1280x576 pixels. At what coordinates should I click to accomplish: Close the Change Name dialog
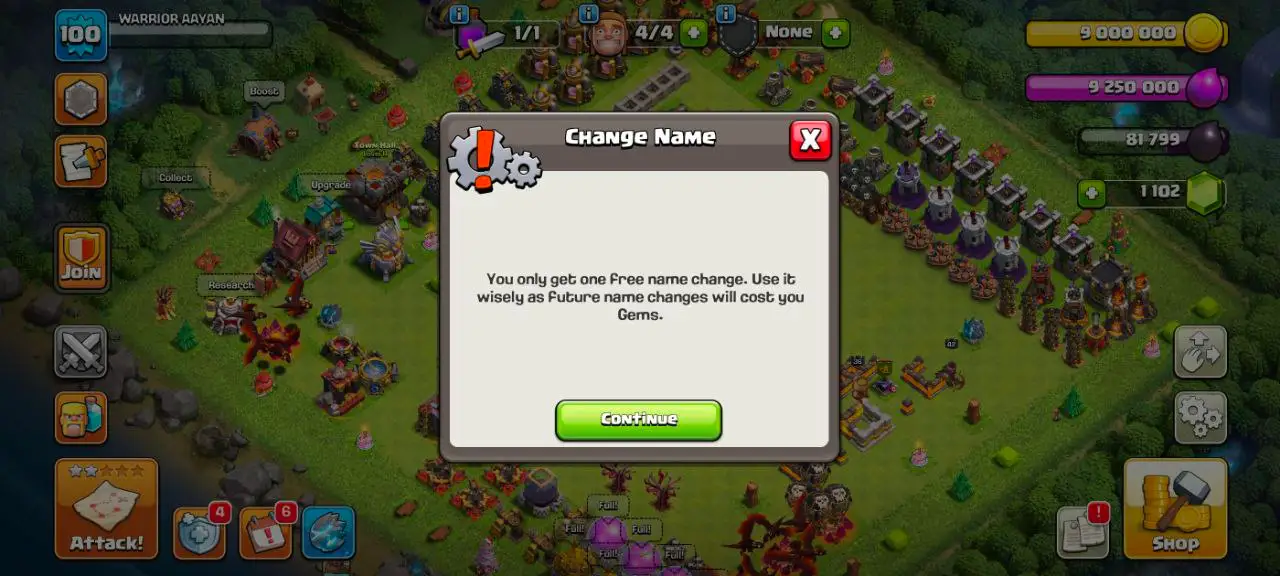810,141
